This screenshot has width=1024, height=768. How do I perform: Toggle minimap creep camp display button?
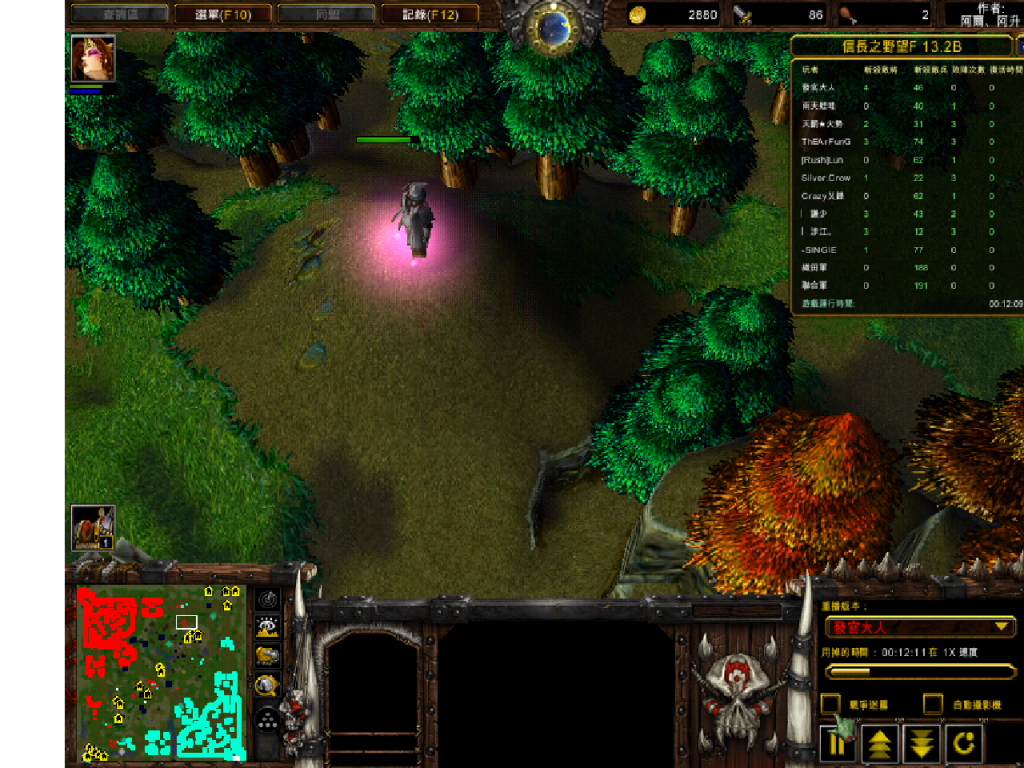(267, 686)
